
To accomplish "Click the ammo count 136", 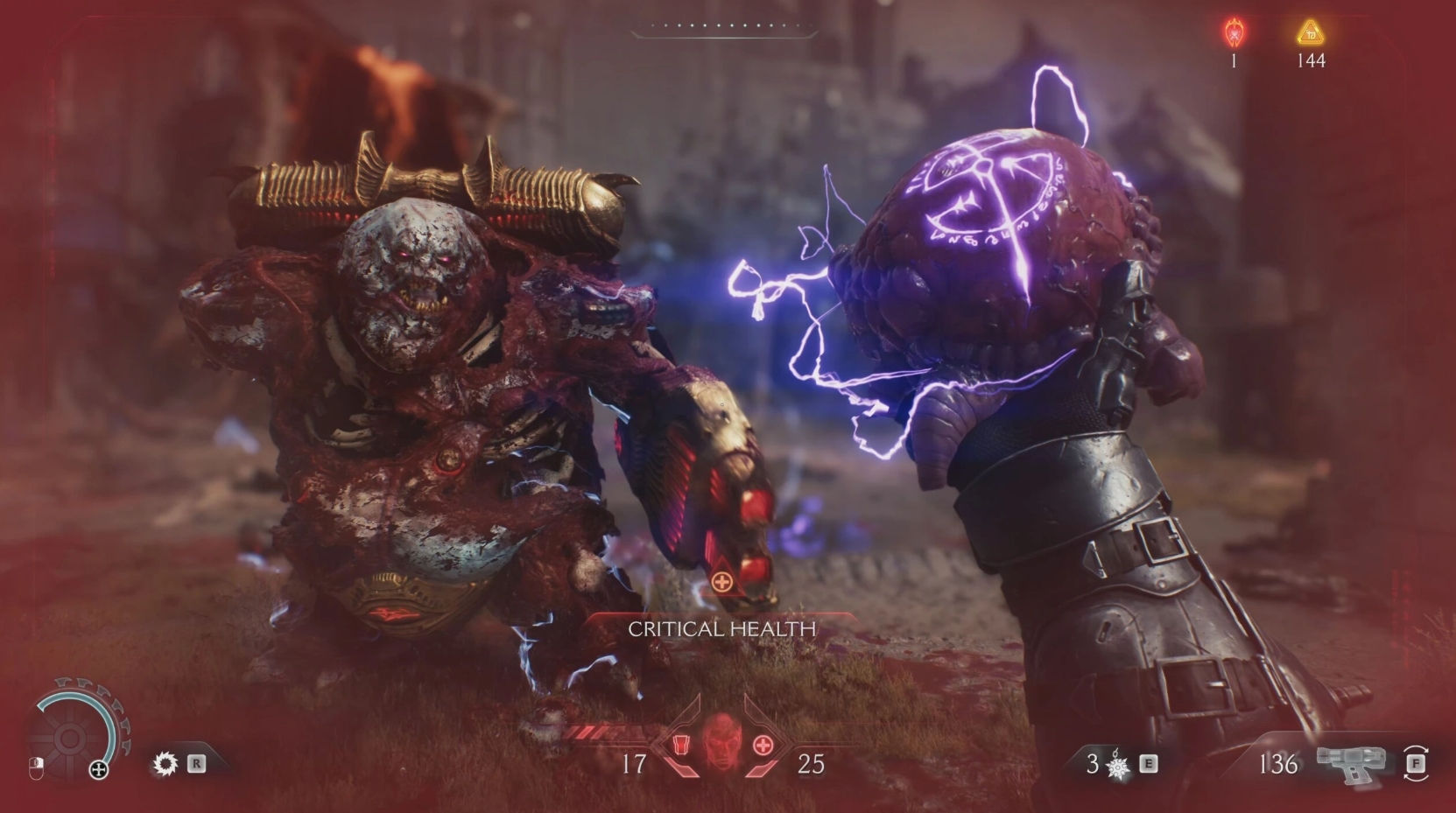I will [1279, 763].
